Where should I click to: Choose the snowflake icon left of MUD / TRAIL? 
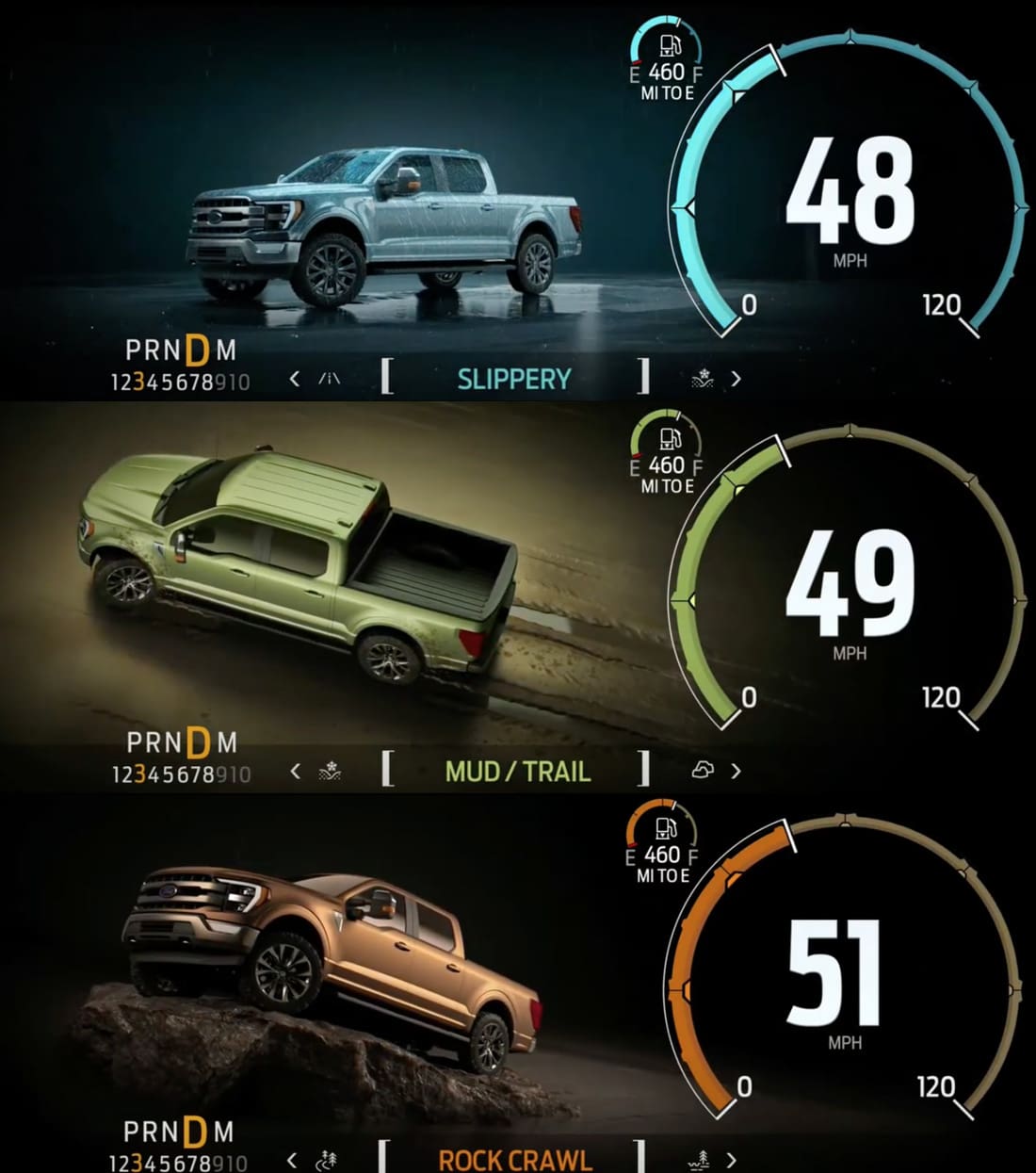[329, 772]
